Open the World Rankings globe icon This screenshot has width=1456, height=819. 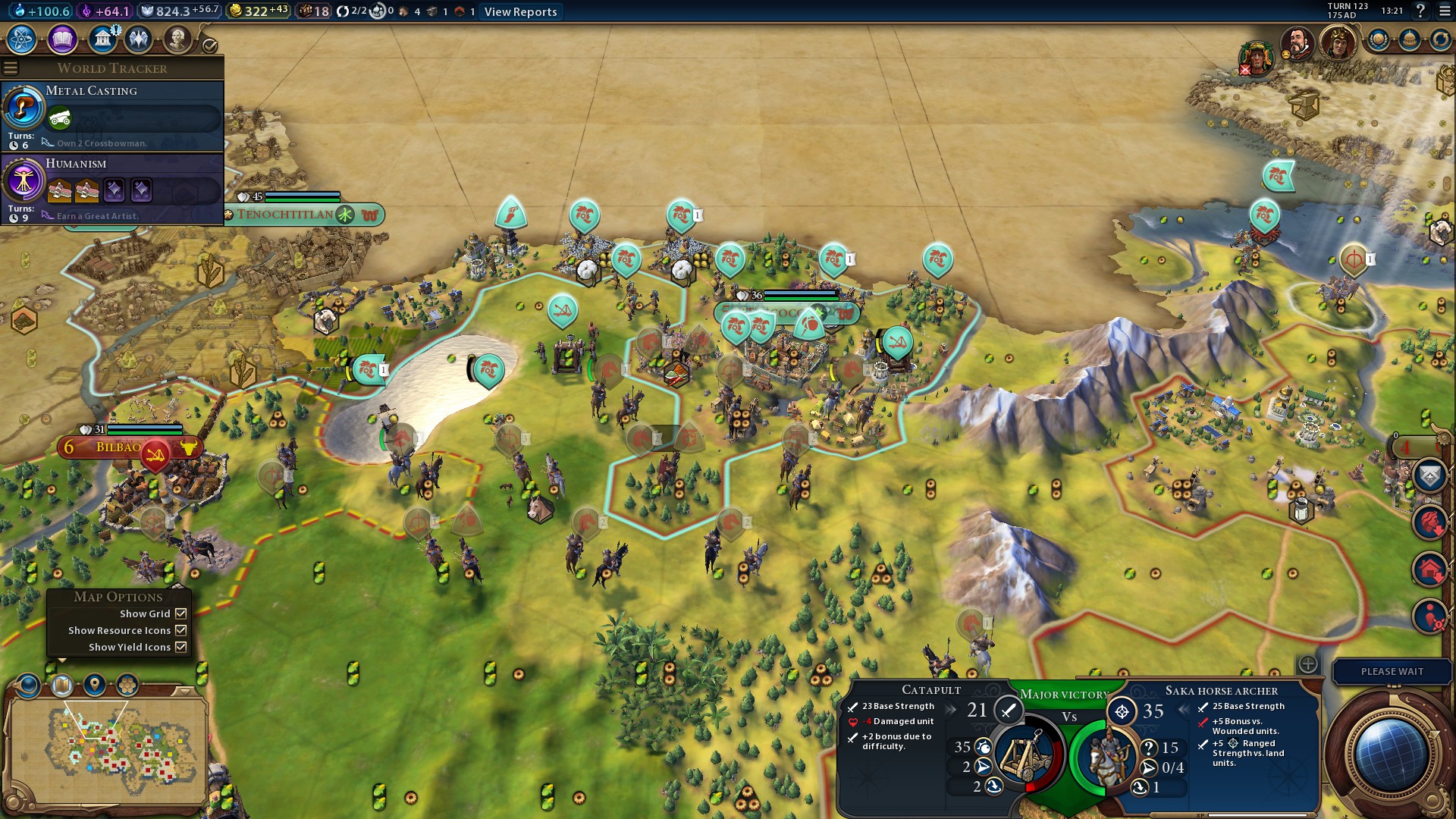coord(1378,39)
